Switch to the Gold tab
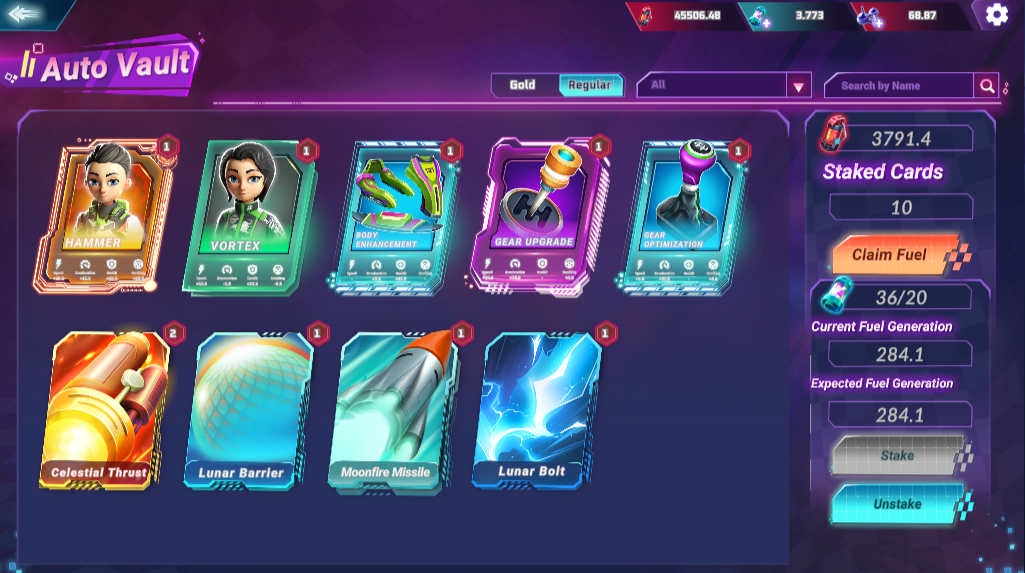The height and width of the screenshot is (573, 1025). 523,85
